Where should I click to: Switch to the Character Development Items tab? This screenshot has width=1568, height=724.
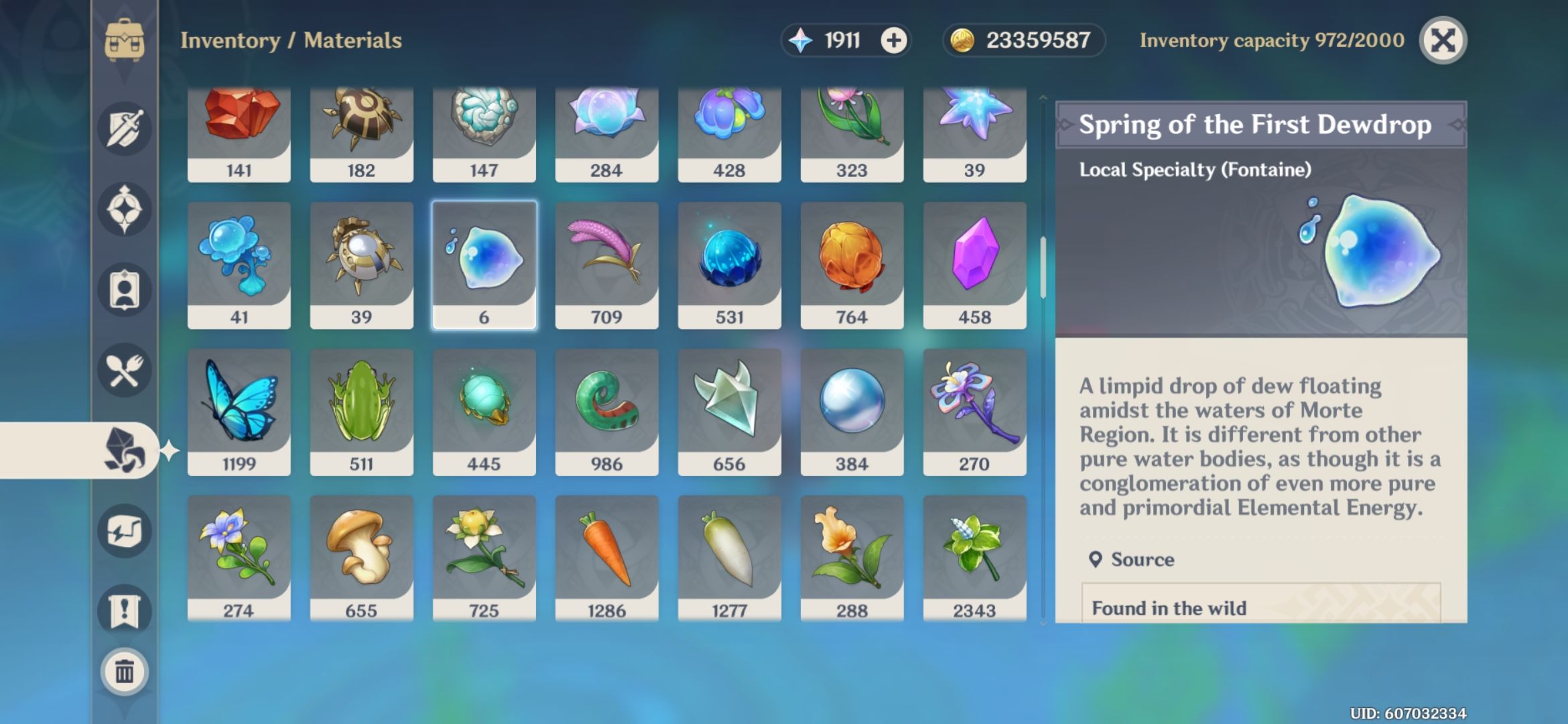pyautogui.click(x=124, y=288)
